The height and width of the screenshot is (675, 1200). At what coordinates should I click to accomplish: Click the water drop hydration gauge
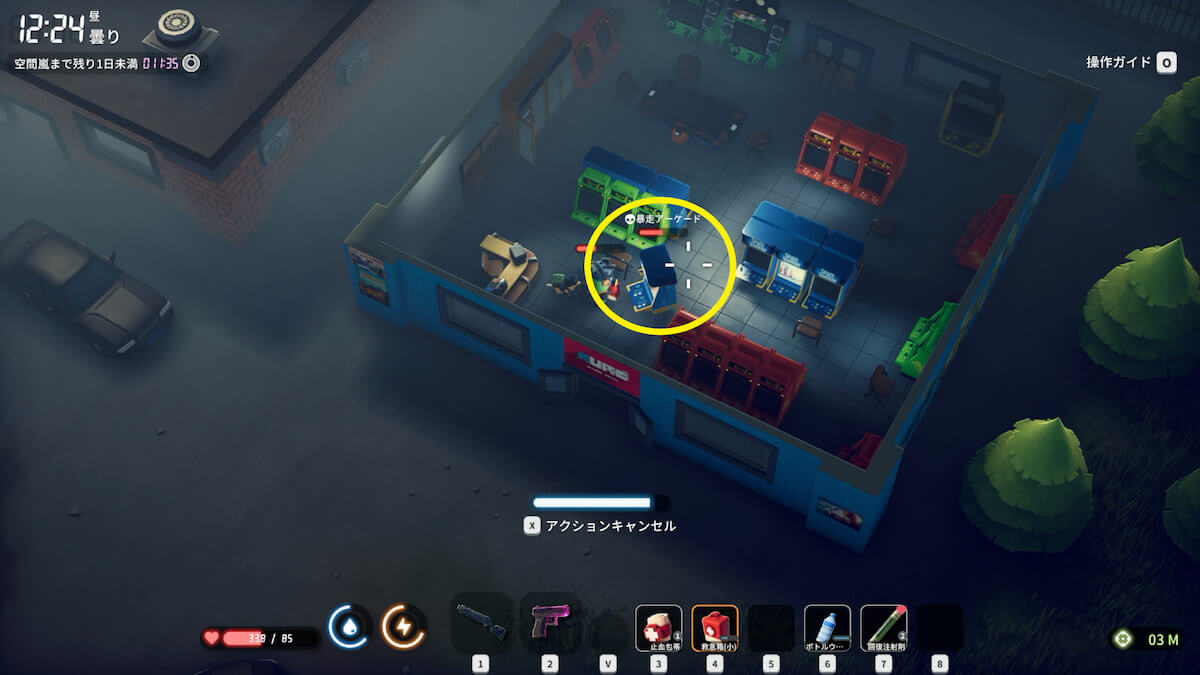pyautogui.click(x=350, y=627)
